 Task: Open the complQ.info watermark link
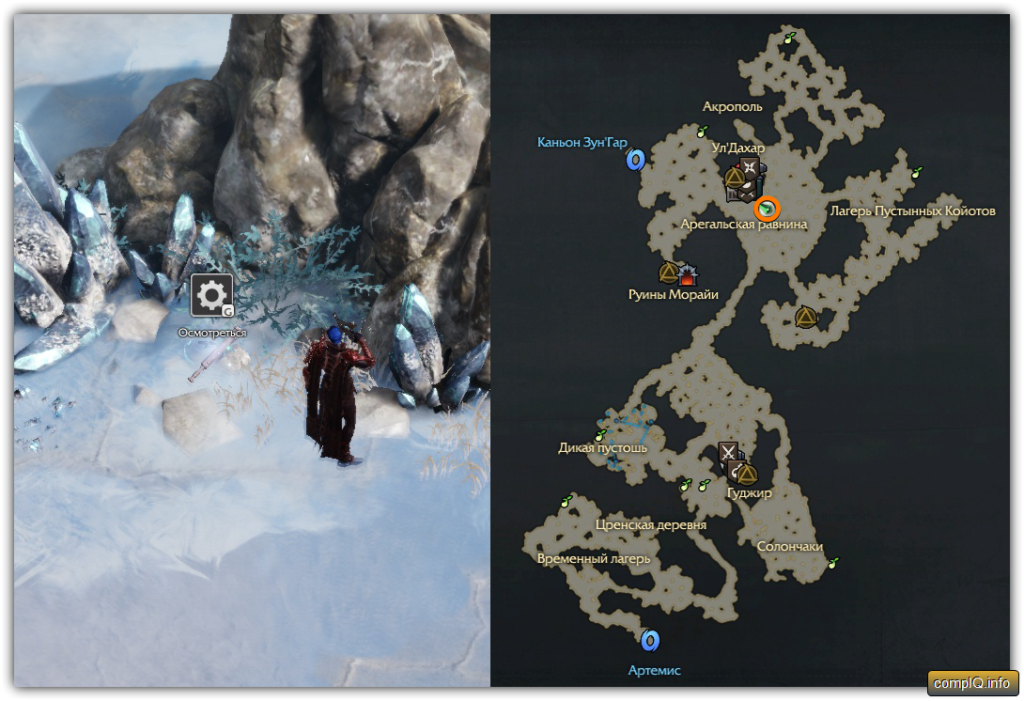click(972, 683)
